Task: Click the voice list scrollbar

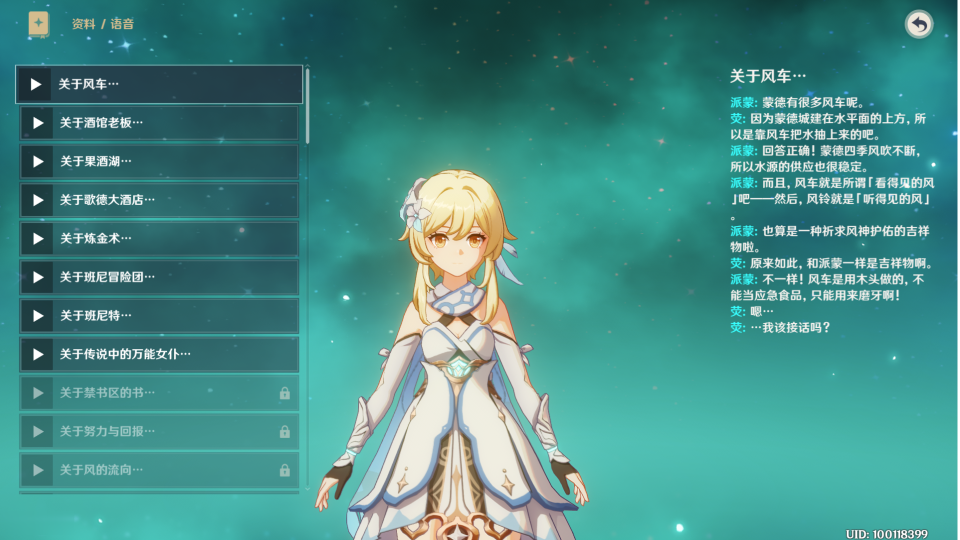Action: (x=307, y=105)
